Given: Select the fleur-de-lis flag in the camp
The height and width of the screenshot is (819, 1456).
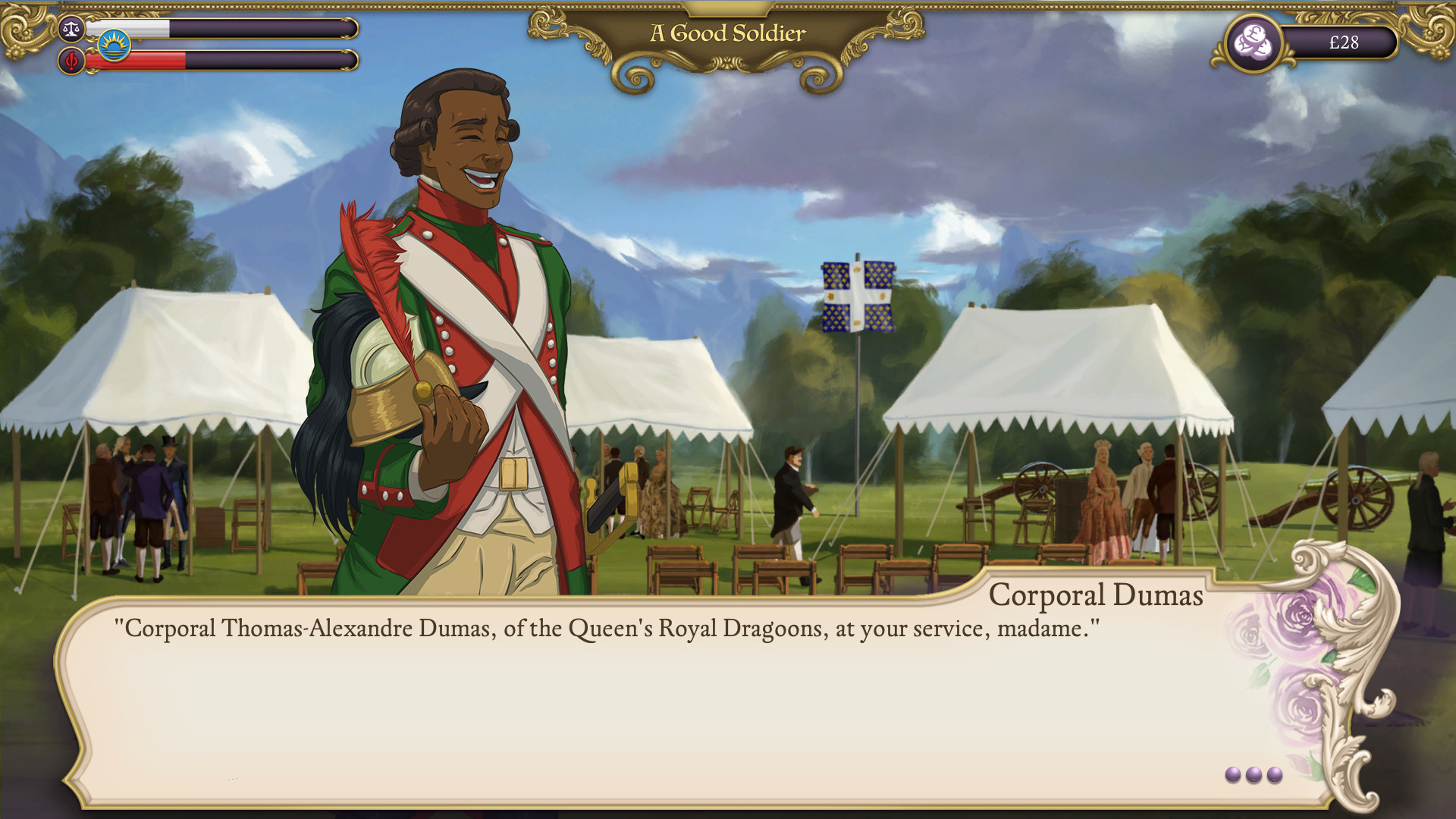Looking at the screenshot, I should [x=856, y=296].
